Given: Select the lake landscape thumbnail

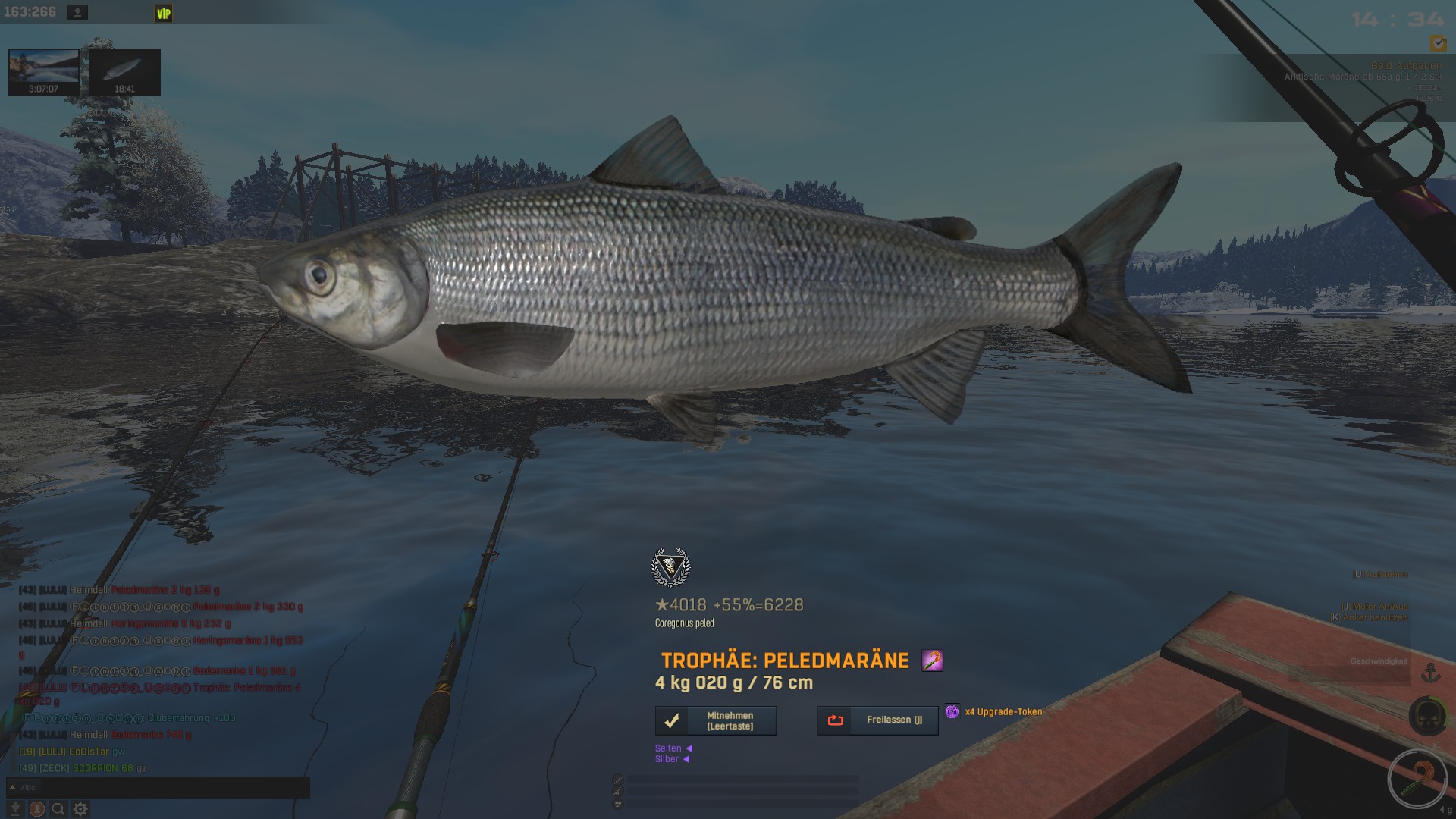Looking at the screenshot, I should coord(43,72).
